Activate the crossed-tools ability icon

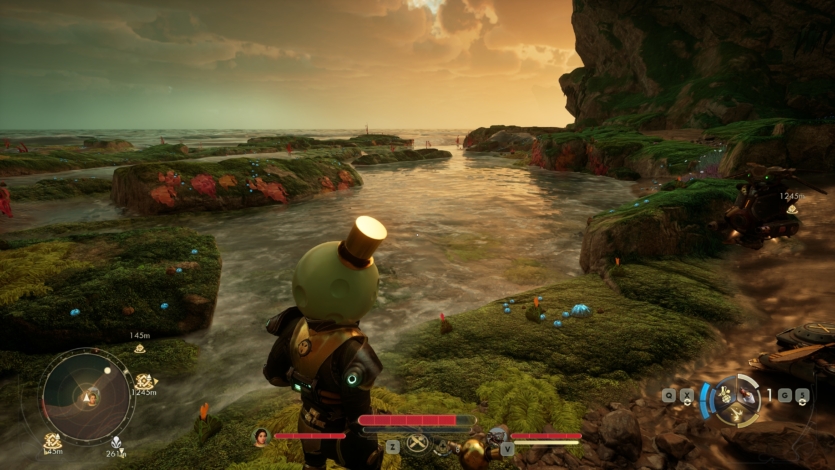[x=416, y=444]
